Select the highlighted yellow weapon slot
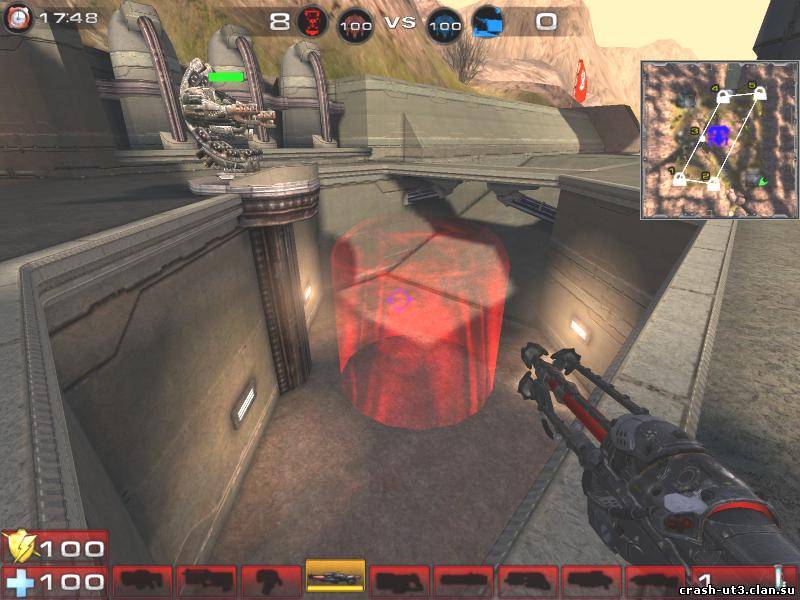This screenshot has height=600, width=800. pos(335,578)
